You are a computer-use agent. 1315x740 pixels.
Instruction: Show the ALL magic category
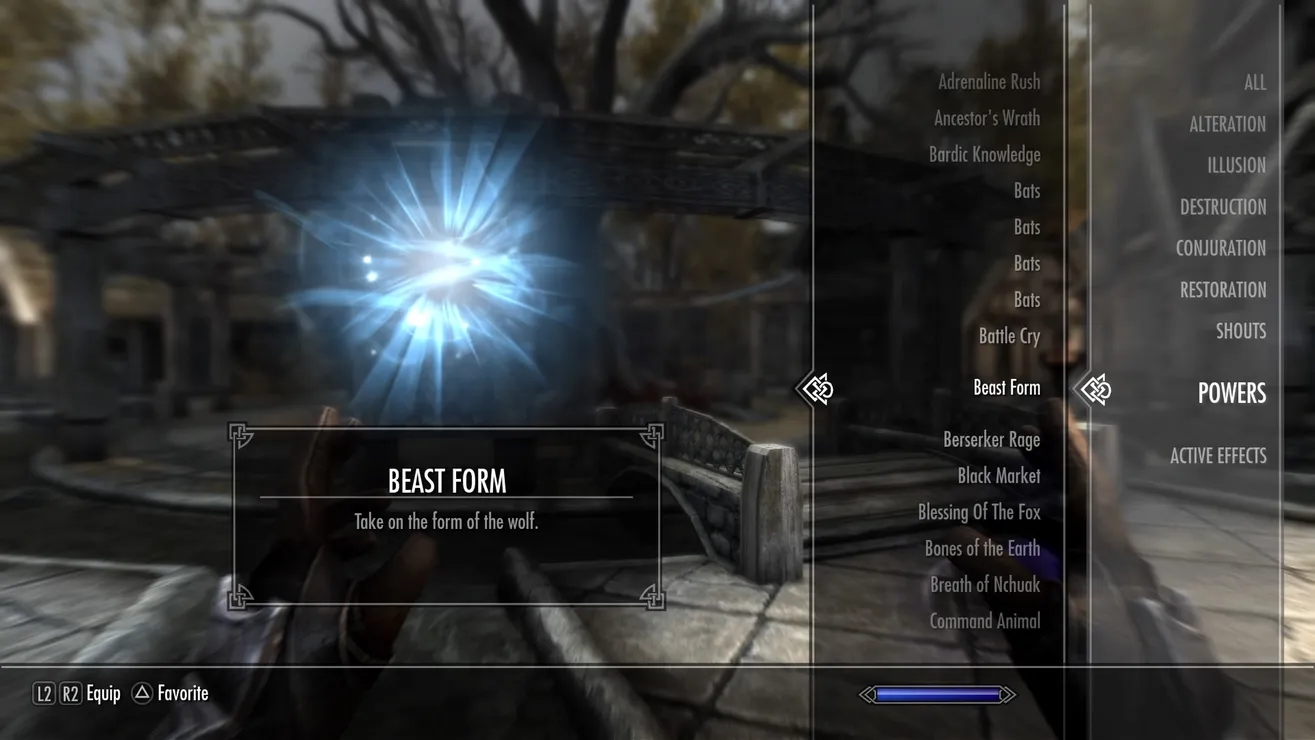[1254, 83]
